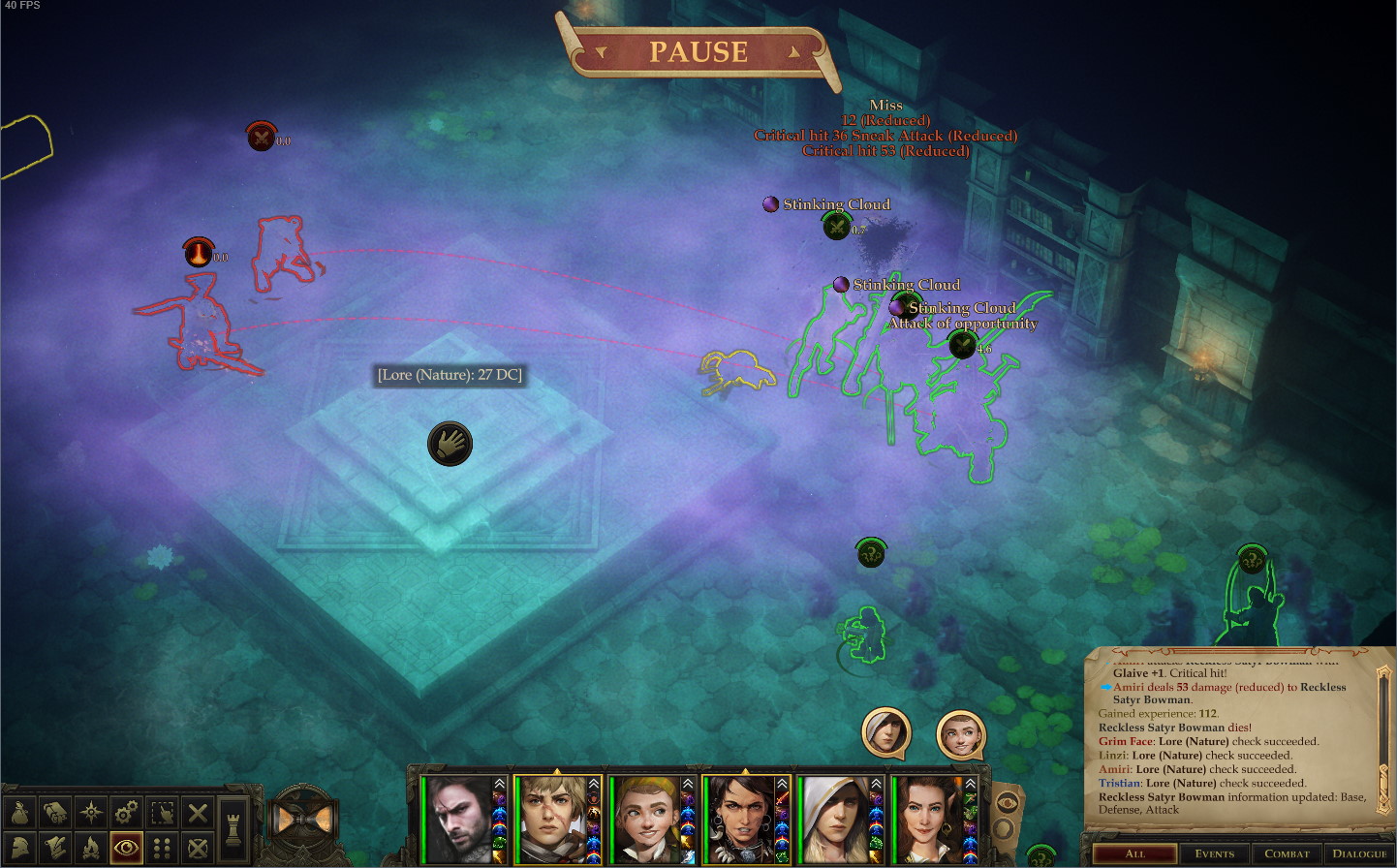This screenshot has height=868, width=1397.
Task: Switch log to Events tab
Action: coord(1214,853)
